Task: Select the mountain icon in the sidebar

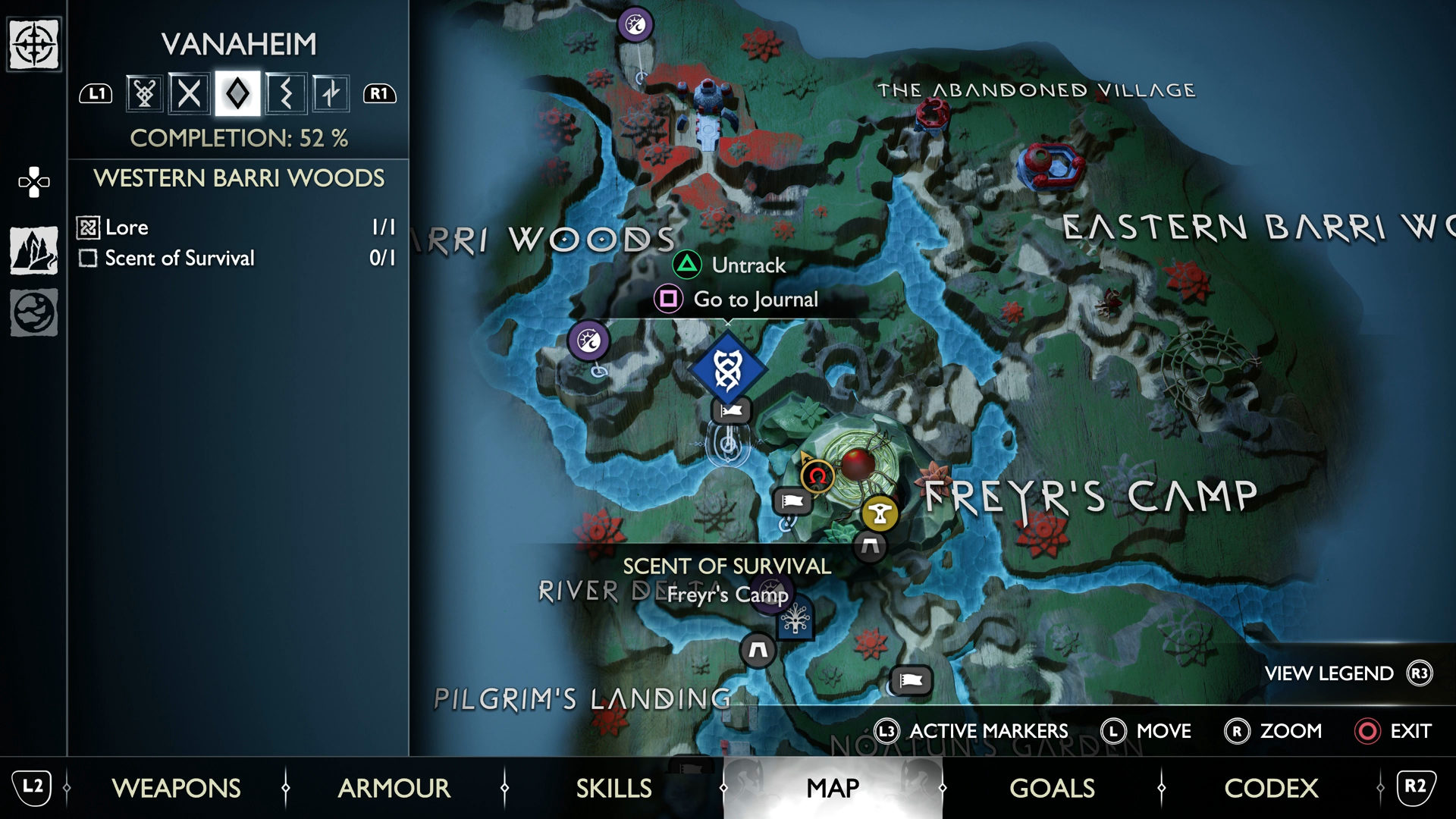Action: tap(34, 250)
